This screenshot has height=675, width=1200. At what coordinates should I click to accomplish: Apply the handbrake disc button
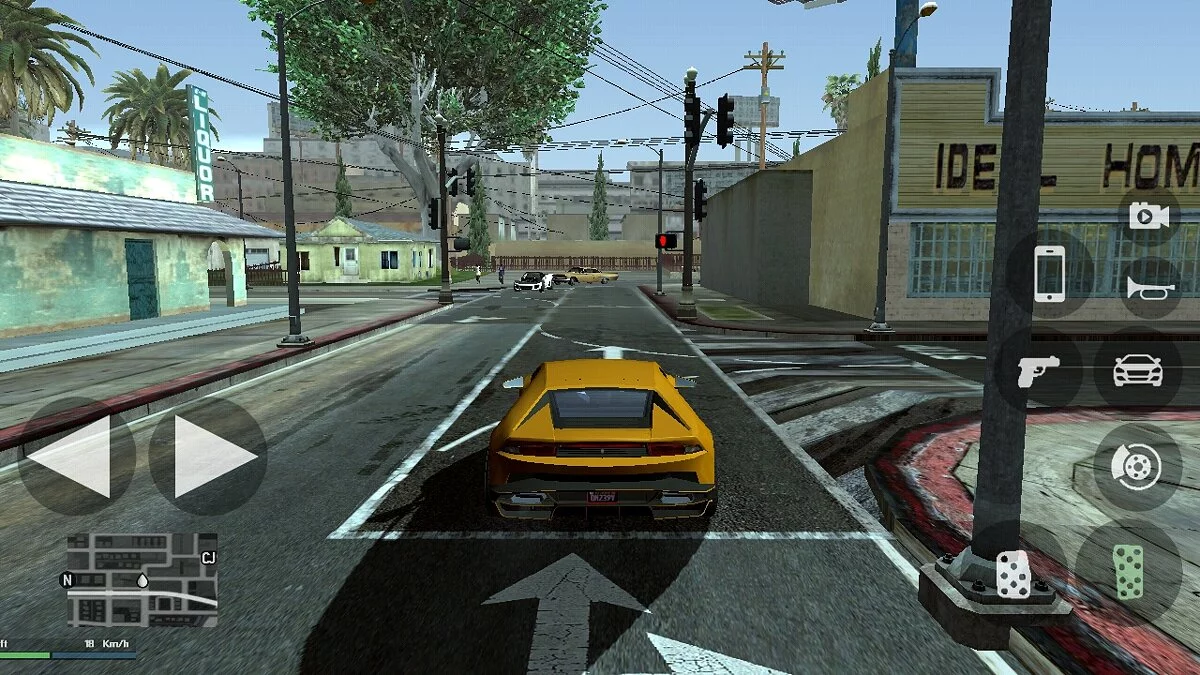pos(1138,465)
